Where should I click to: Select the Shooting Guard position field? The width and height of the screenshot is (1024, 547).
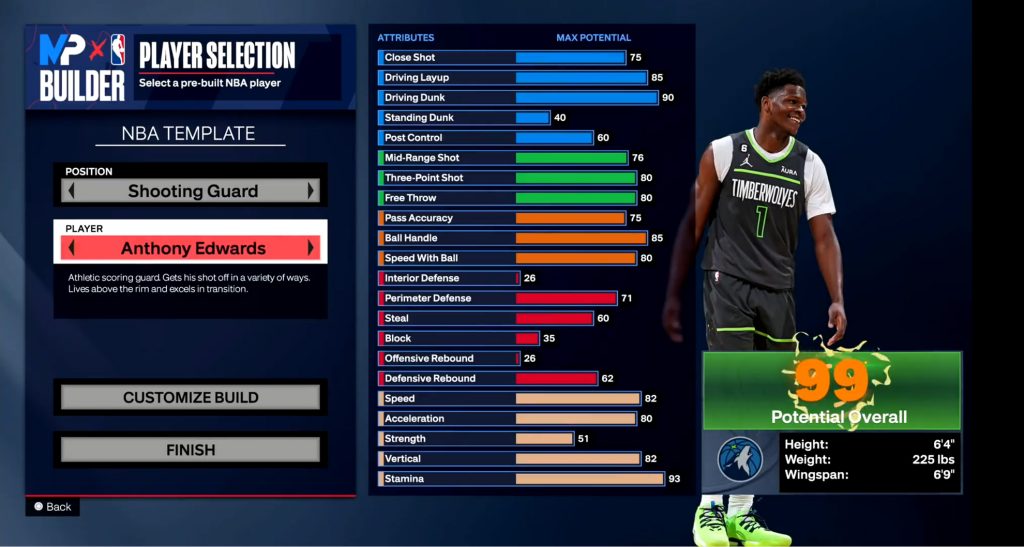click(x=192, y=191)
